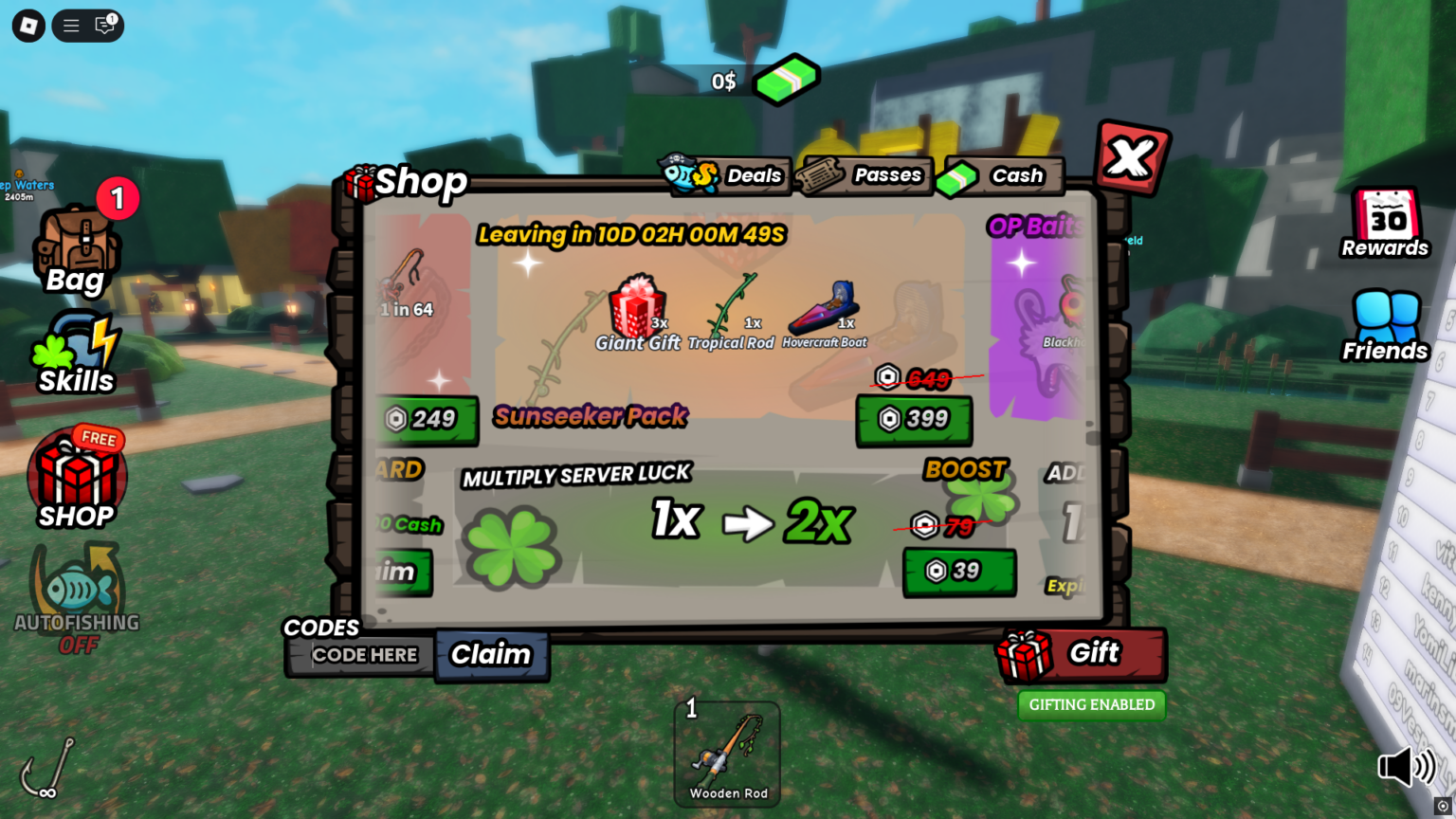Open the Roblox chat window
The image size is (1456, 819).
[101, 26]
